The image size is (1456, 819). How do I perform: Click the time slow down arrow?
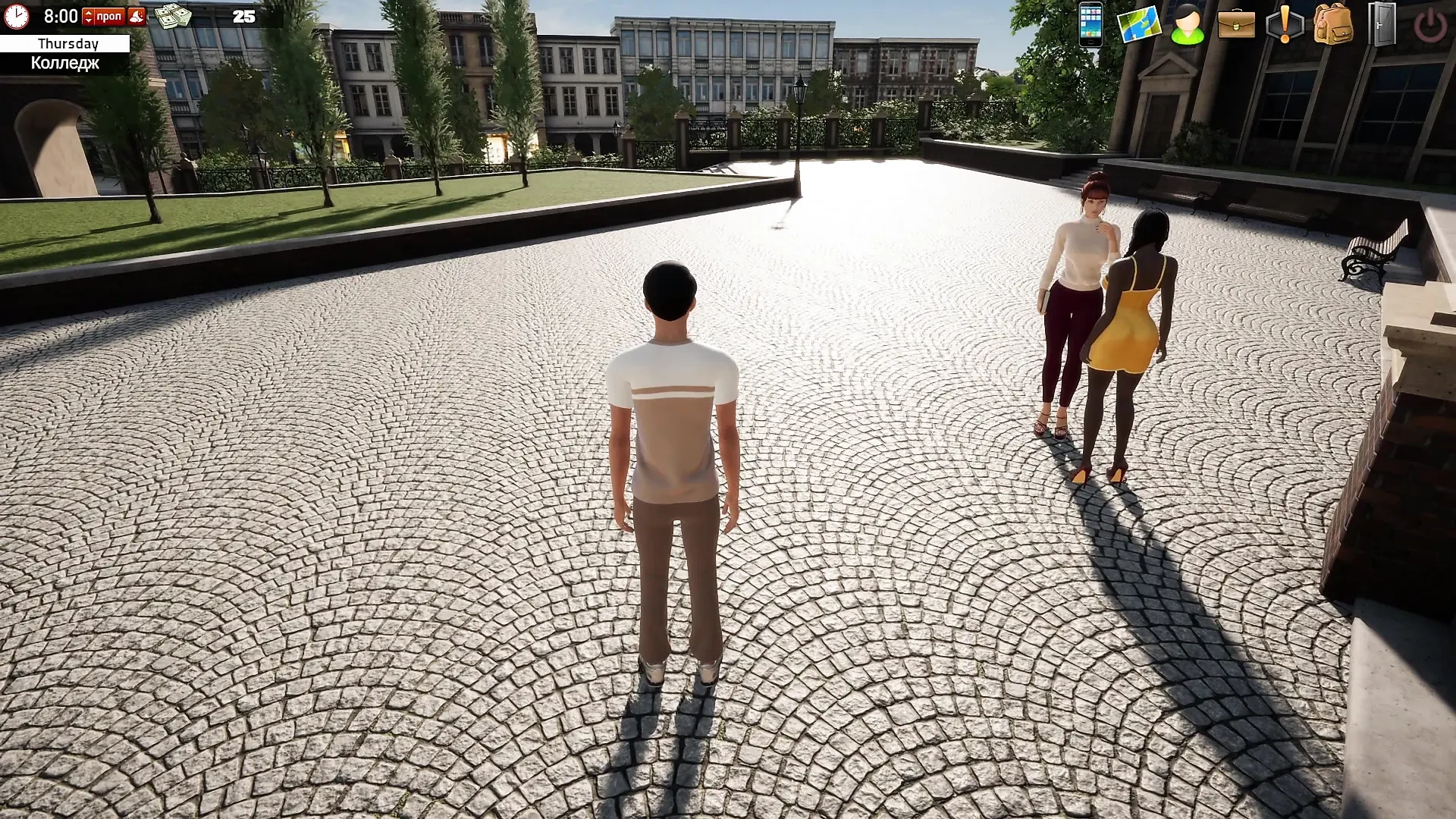click(89, 20)
